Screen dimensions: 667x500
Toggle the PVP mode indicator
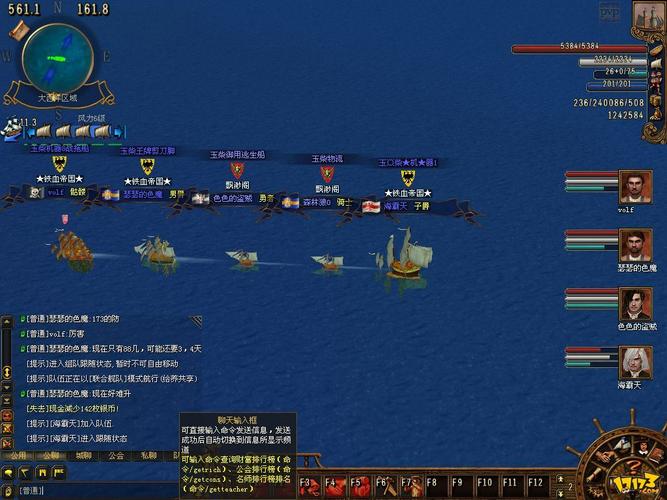tap(608, 10)
